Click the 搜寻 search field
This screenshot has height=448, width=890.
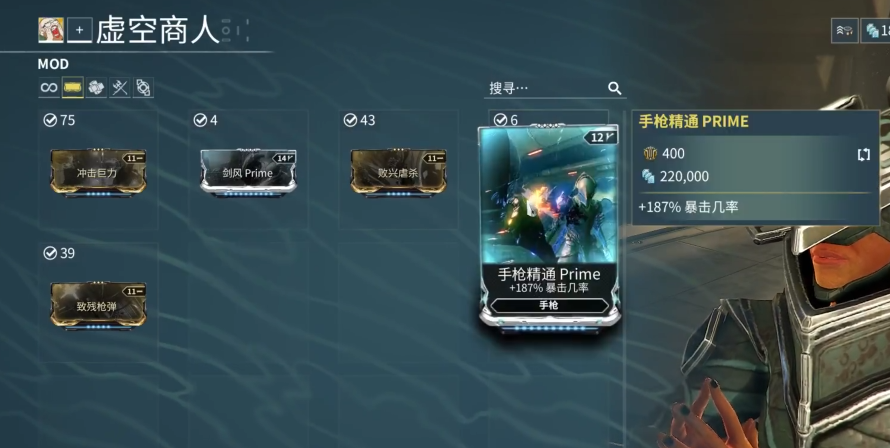[545, 88]
